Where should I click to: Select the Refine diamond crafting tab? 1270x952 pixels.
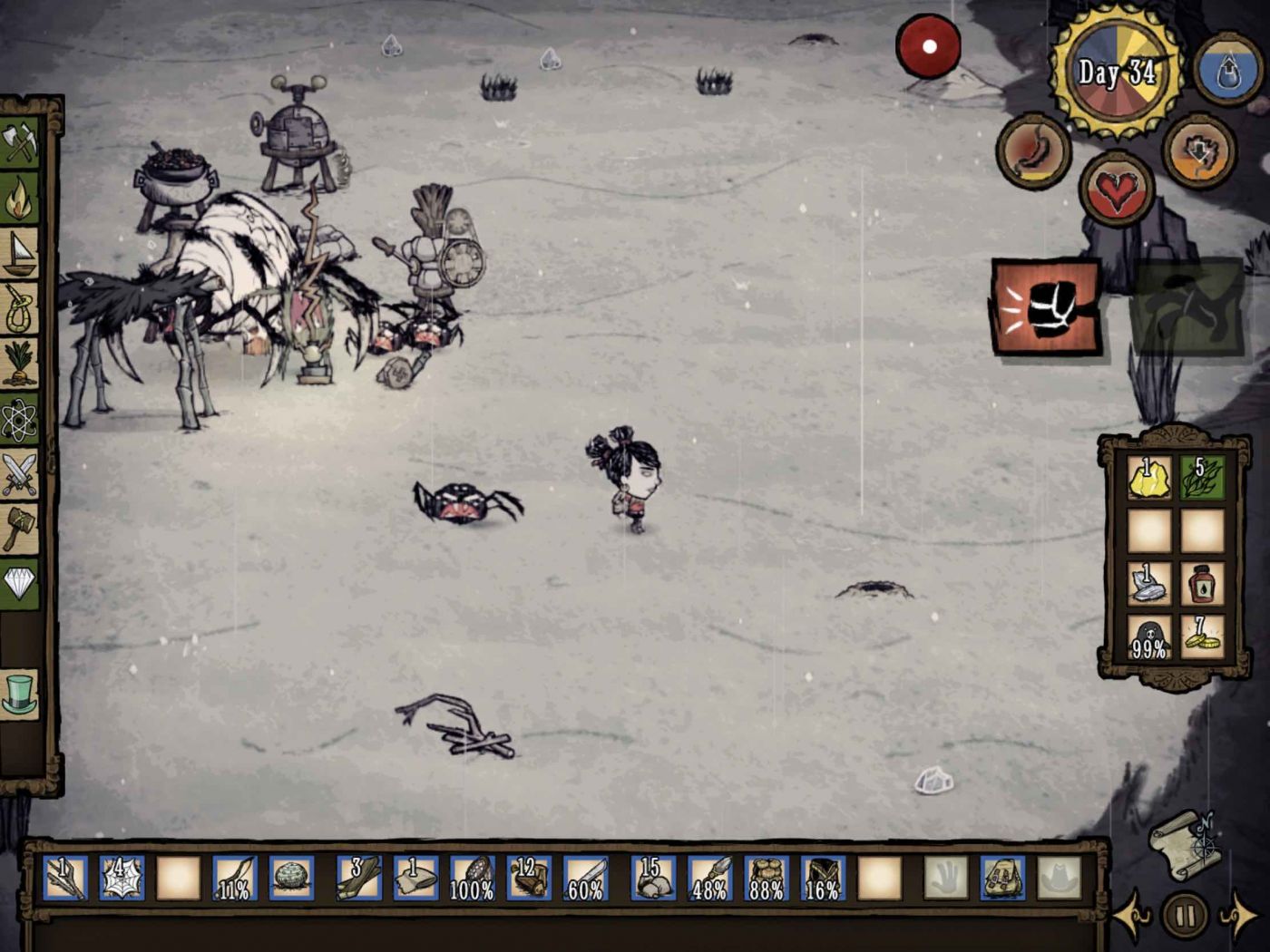coord(20,583)
